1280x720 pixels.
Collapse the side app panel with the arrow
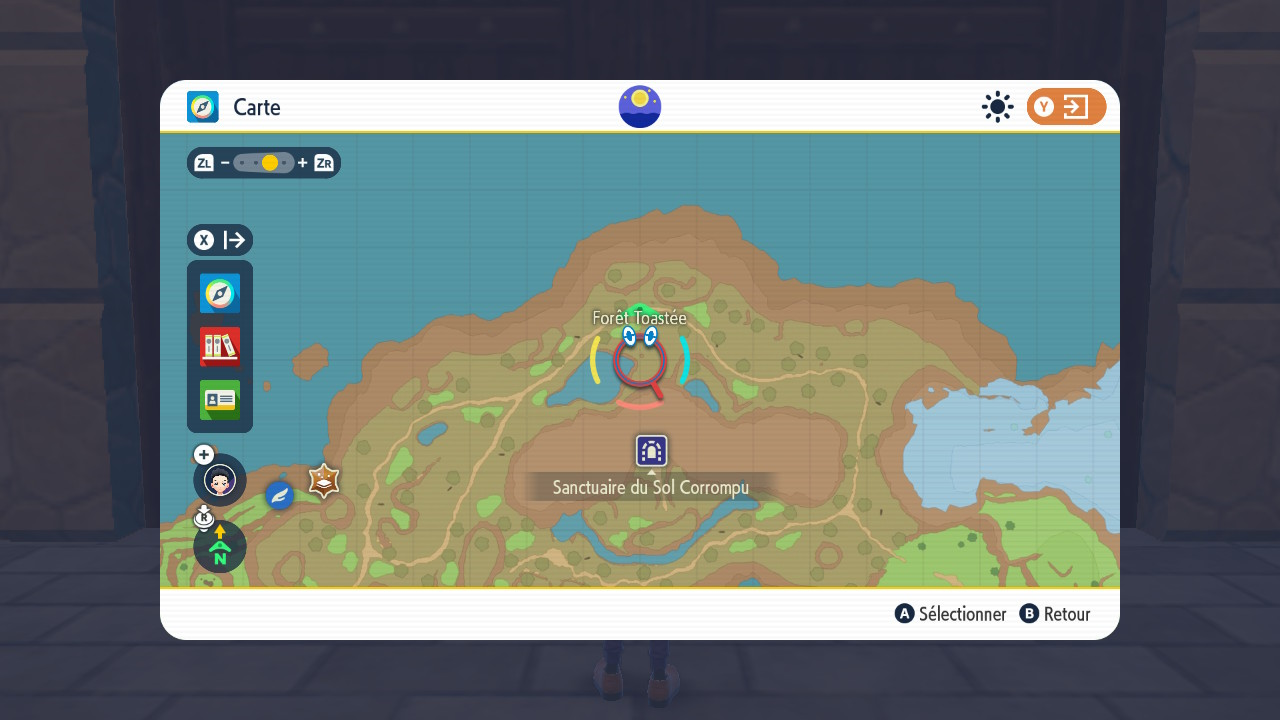coord(220,240)
